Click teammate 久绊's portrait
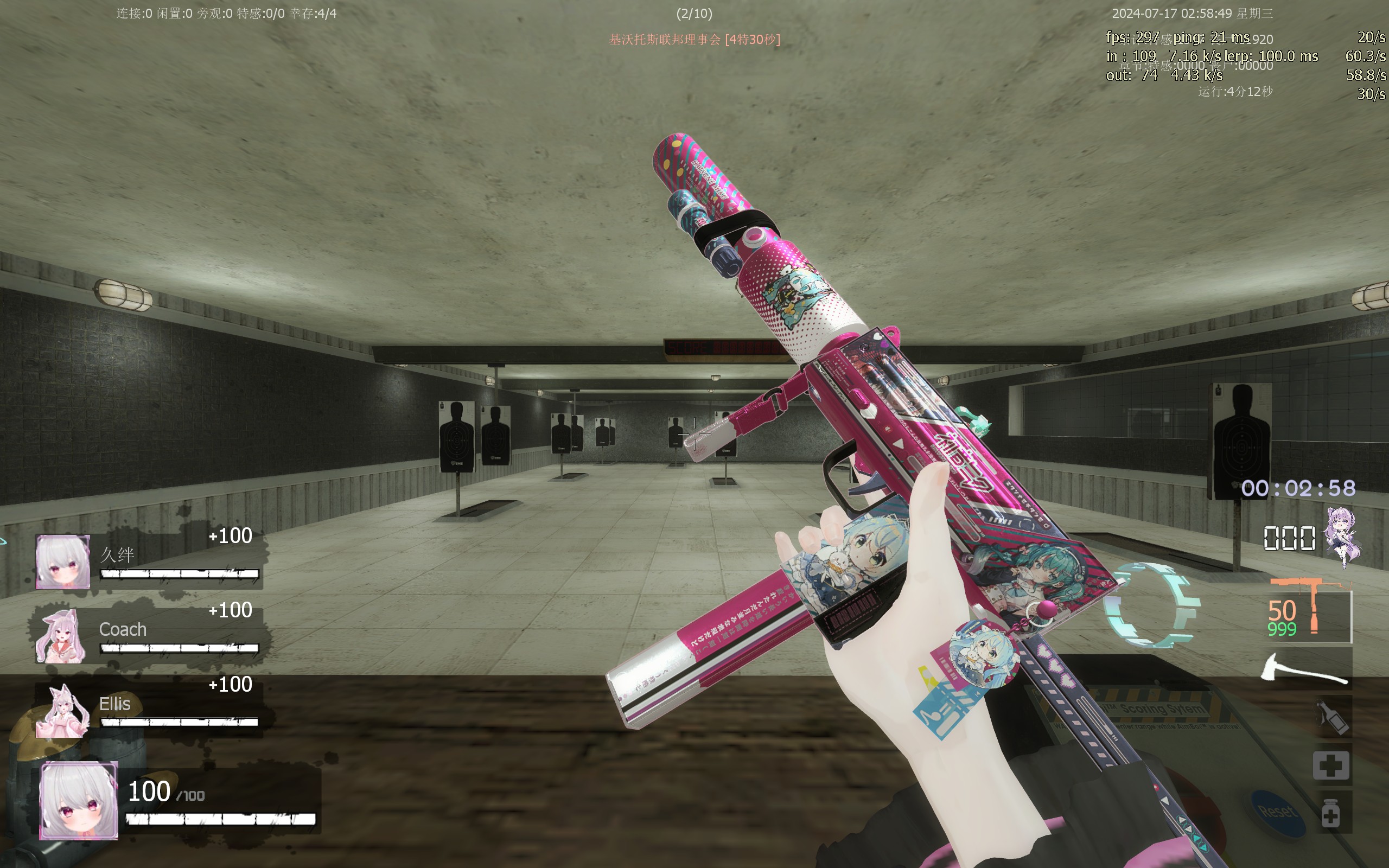 [62, 562]
